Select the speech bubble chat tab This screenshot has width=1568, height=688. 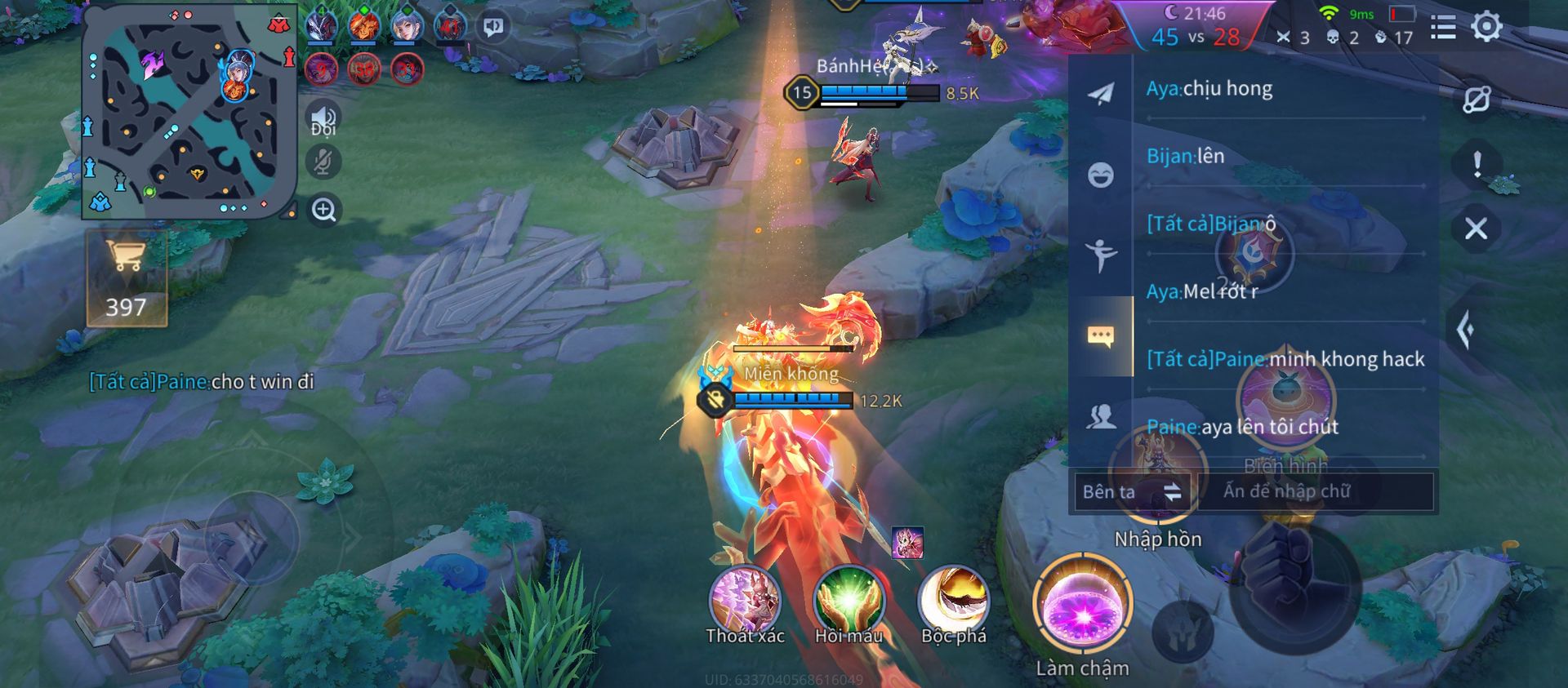tap(1100, 335)
